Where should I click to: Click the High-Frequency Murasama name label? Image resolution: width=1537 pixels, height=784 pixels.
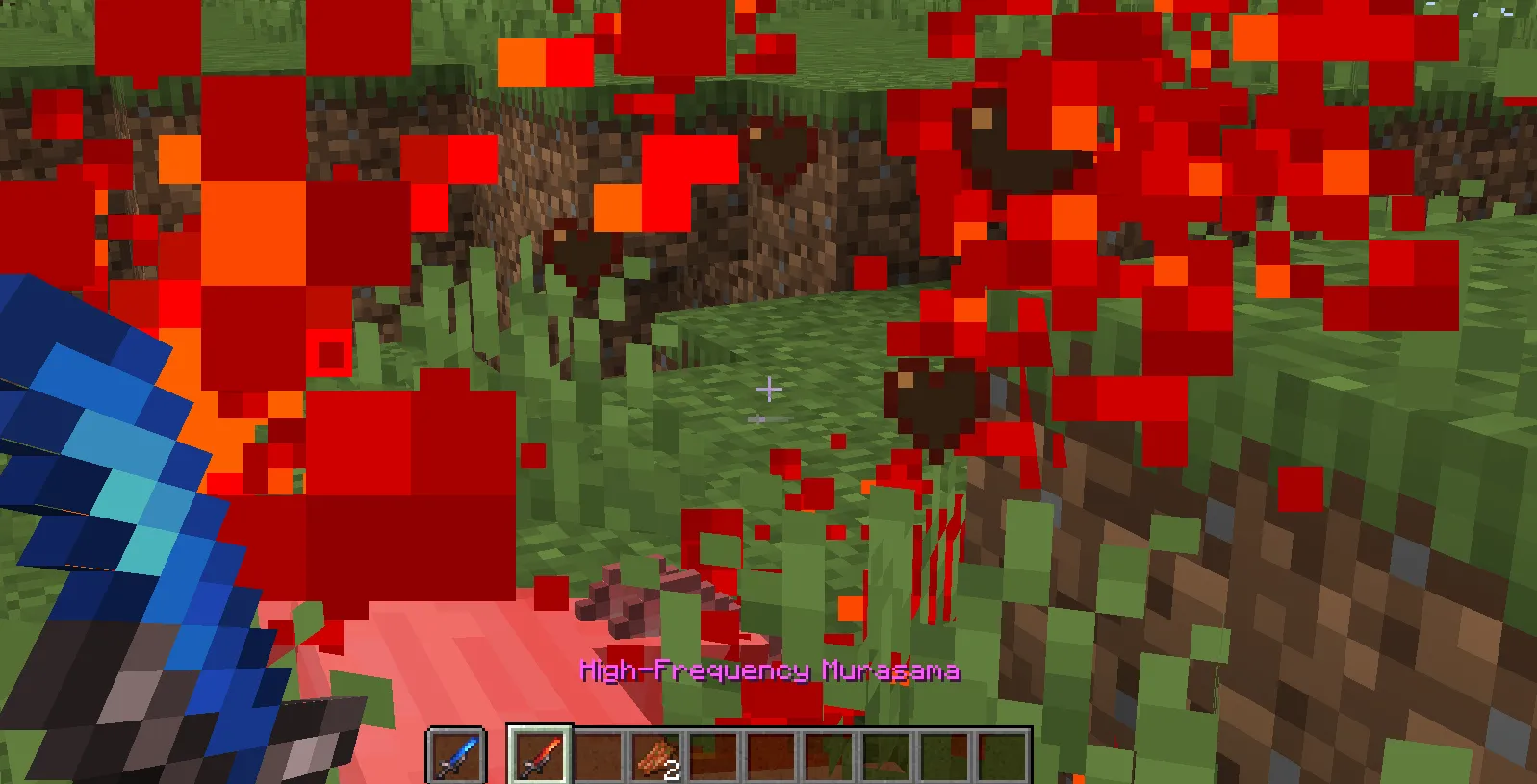pyautogui.click(x=770, y=670)
